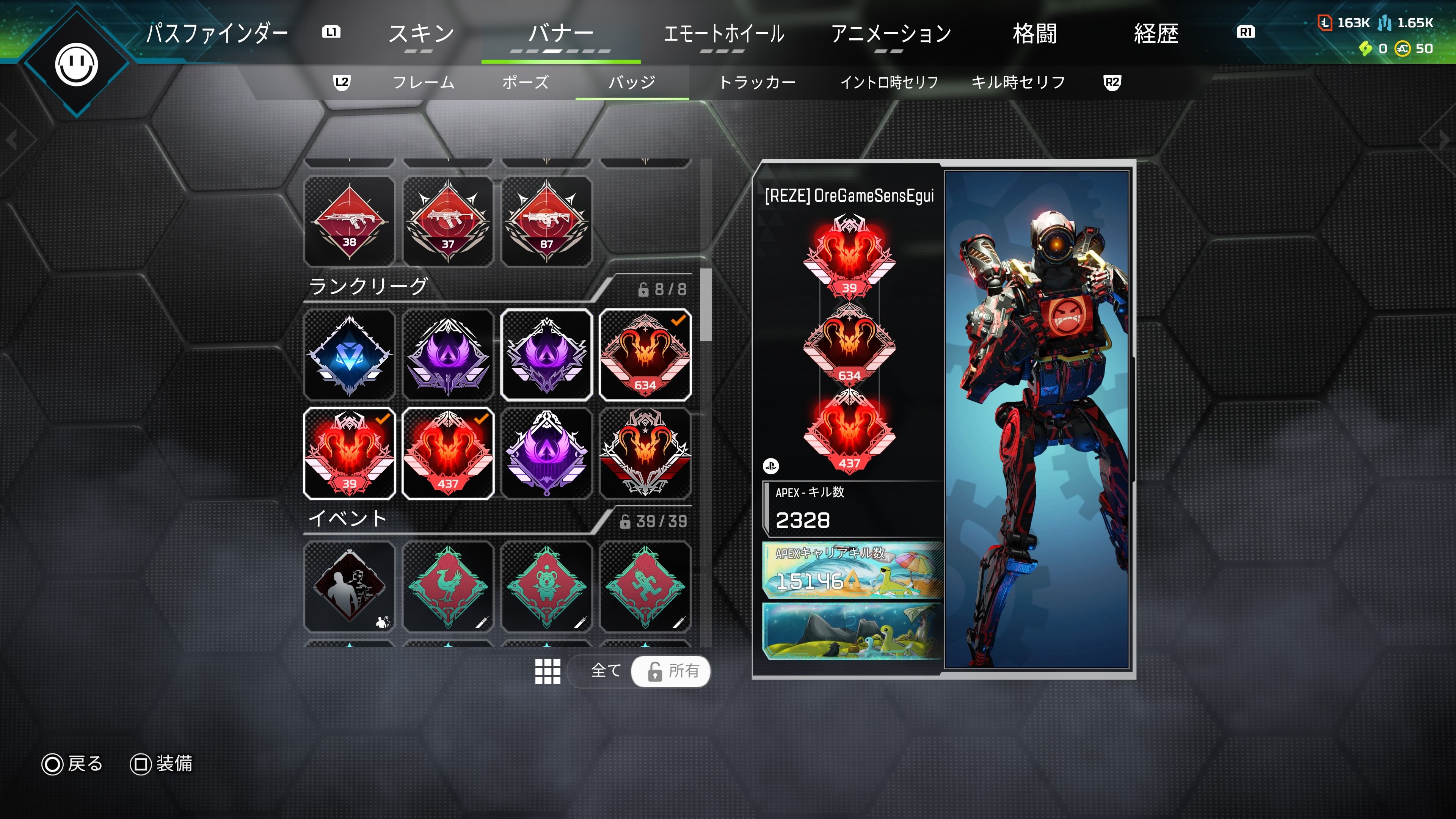Switch to キル時セリフ sub-tab
Screen dimensions: 1456x819
pyautogui.click(x=1018, y=83)
